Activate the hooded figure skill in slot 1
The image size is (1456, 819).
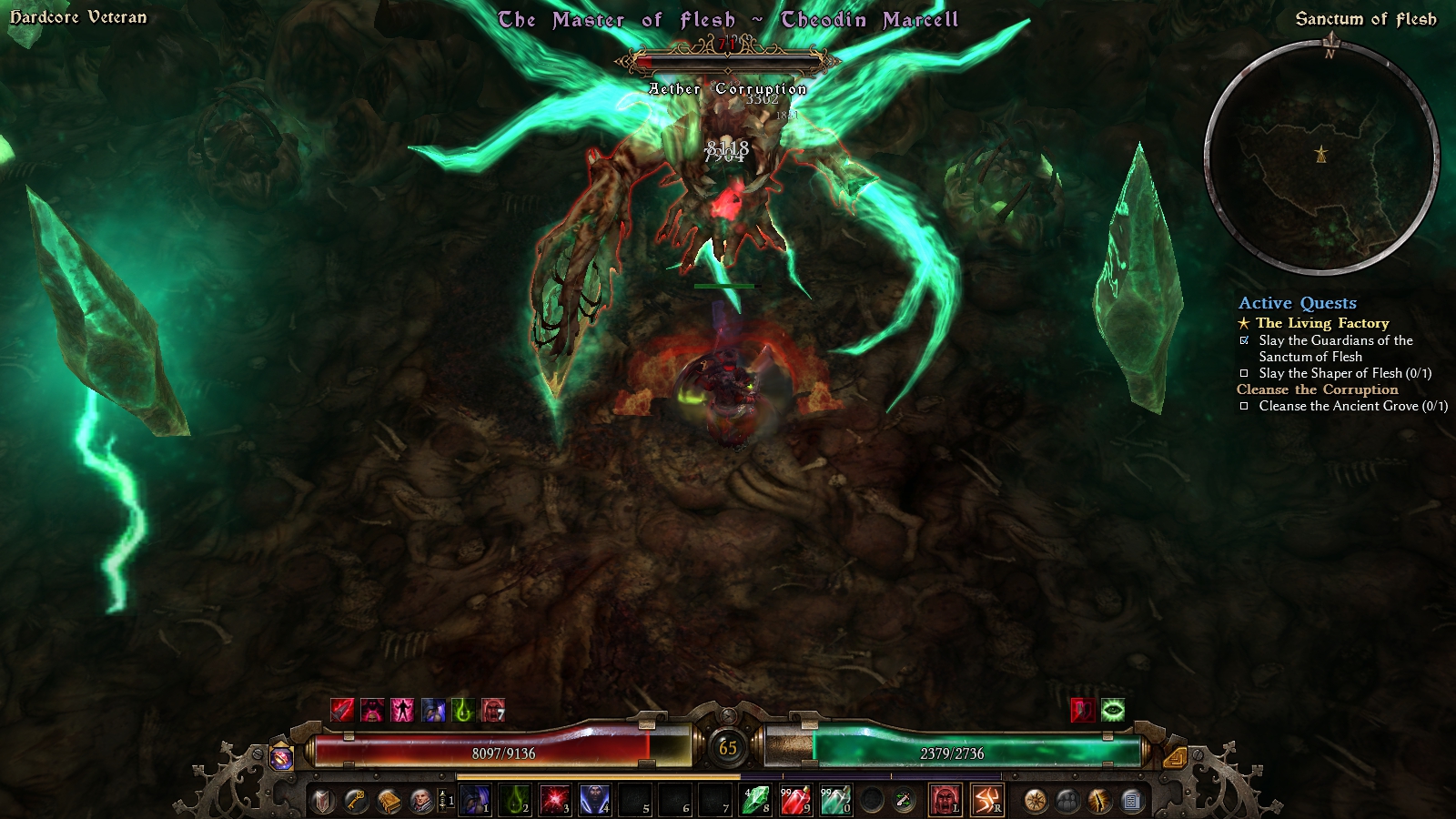474,801
